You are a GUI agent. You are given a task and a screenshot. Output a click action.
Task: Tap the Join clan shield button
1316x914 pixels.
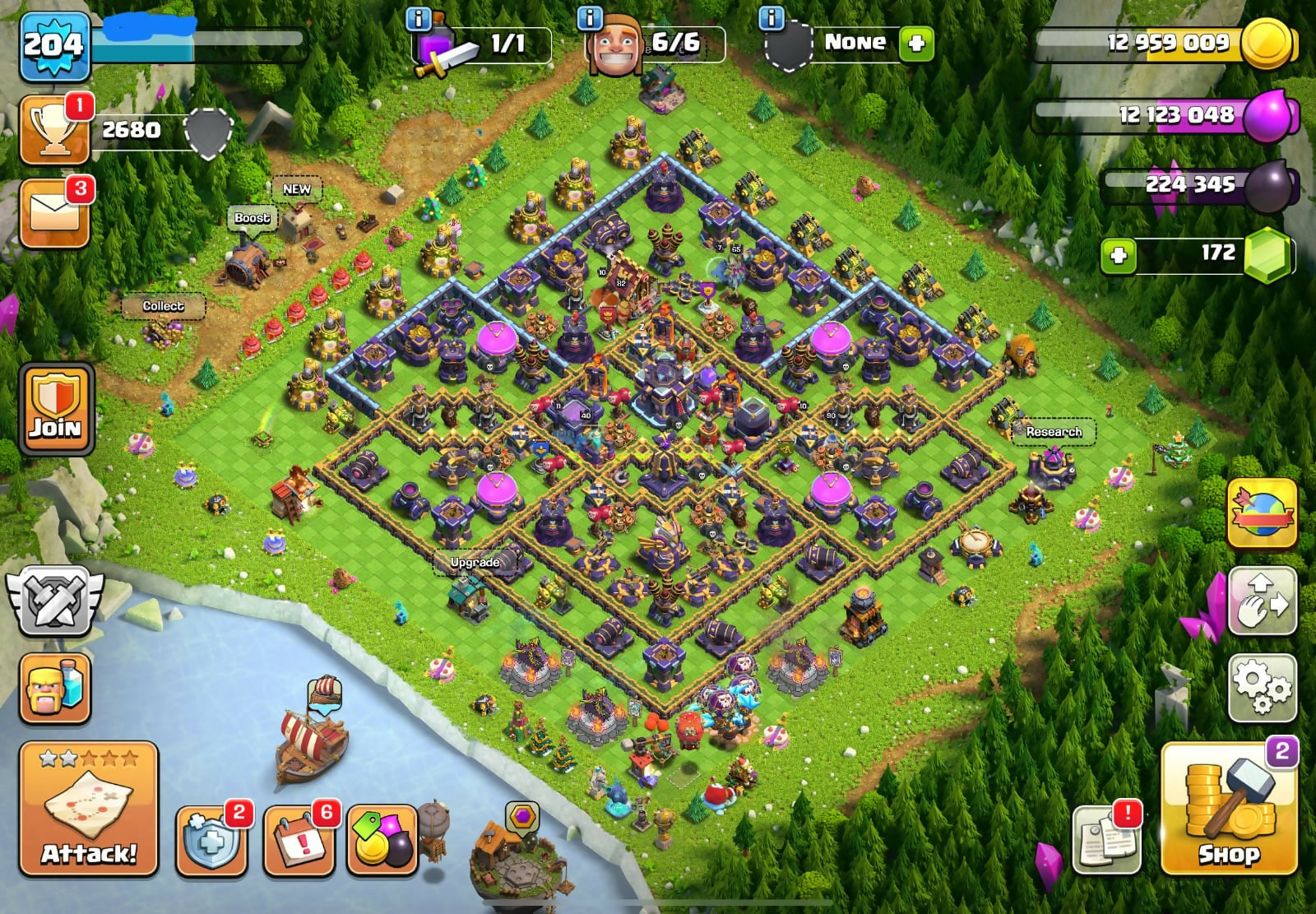point(56,409)
